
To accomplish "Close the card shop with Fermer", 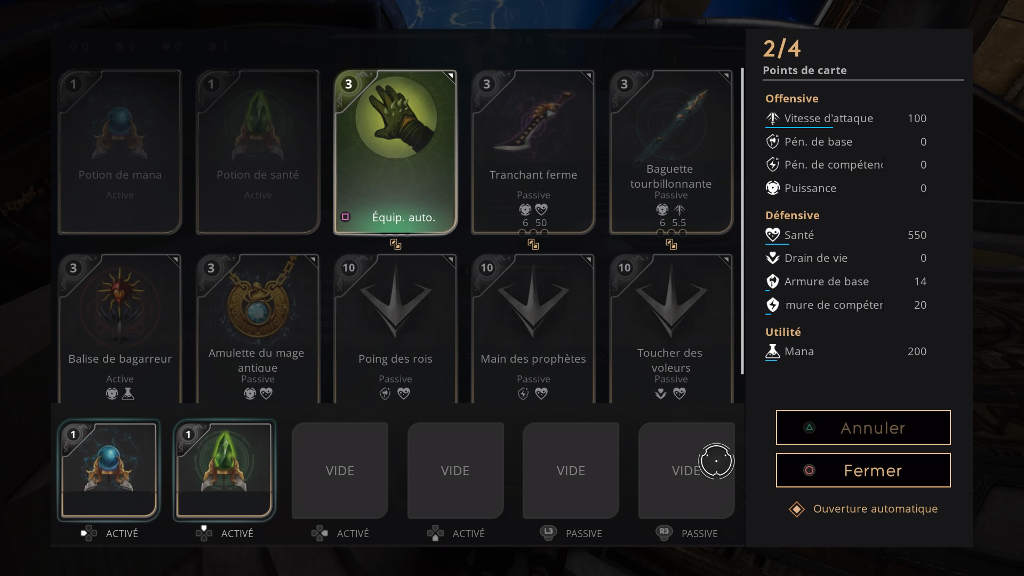I will click(863, 470).
